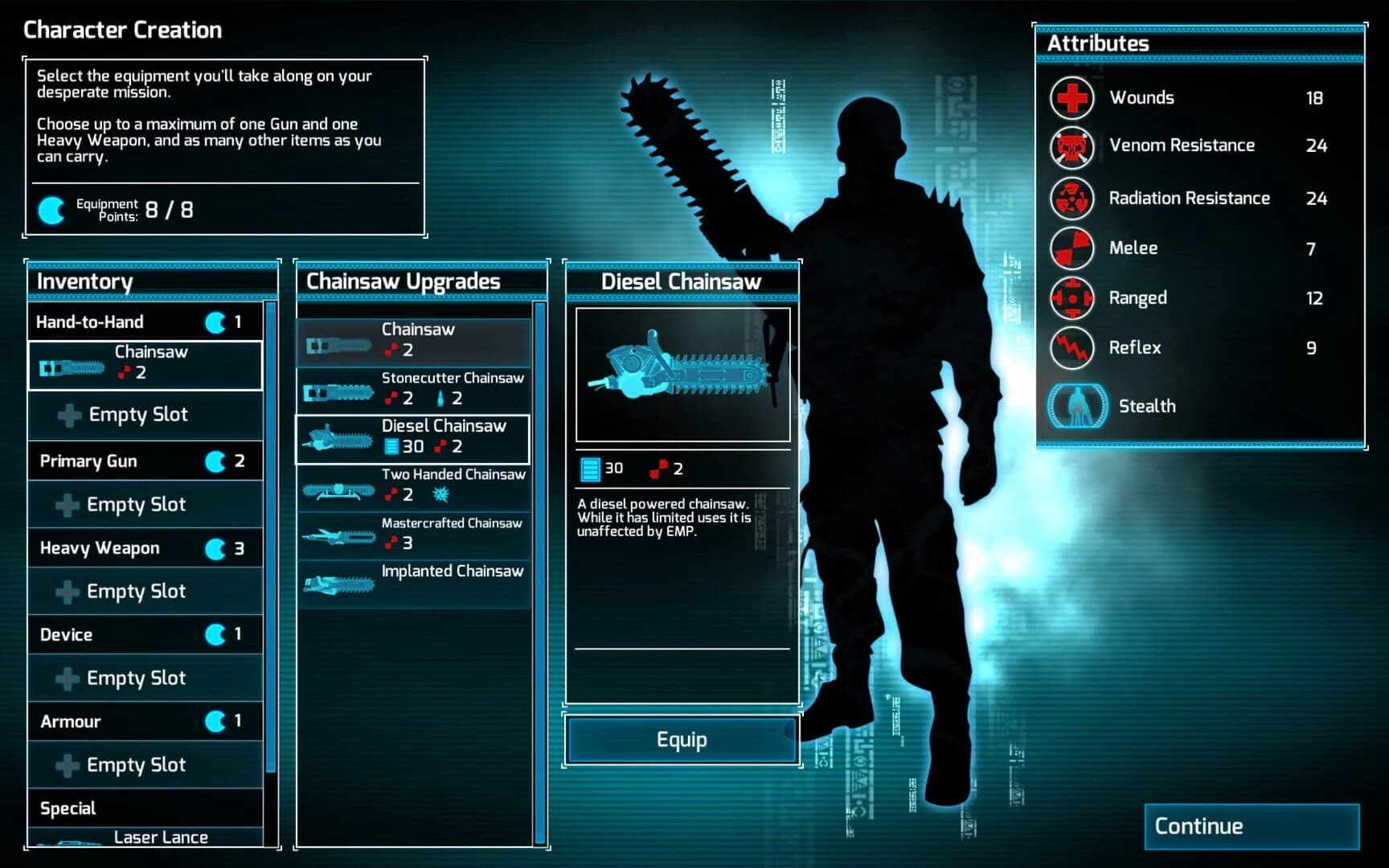
Task: Click the Diesel Chainsaw preview image
Action: [682, 374]
